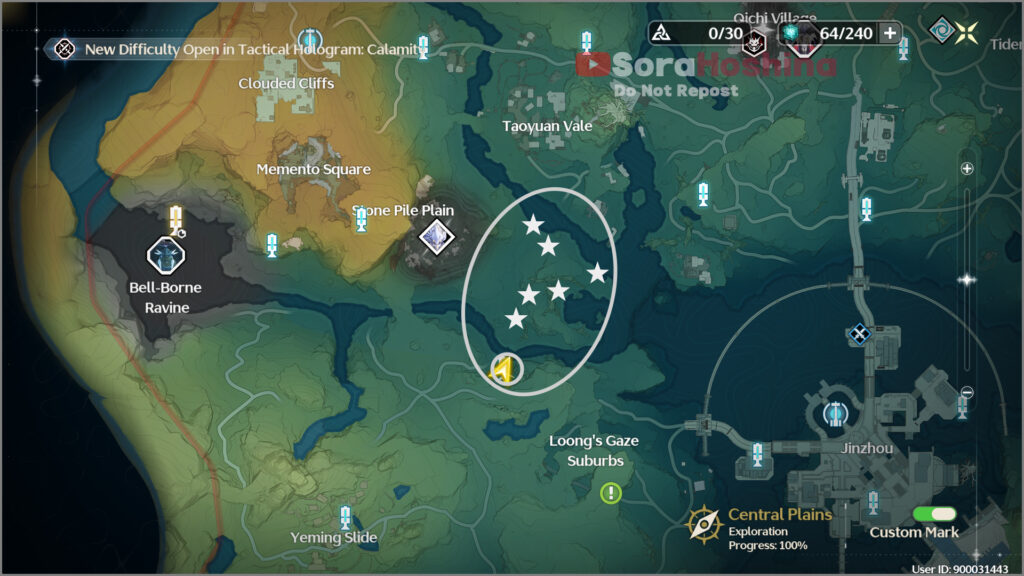Zoom out the map with the minus button

click(x=966, y=392)
